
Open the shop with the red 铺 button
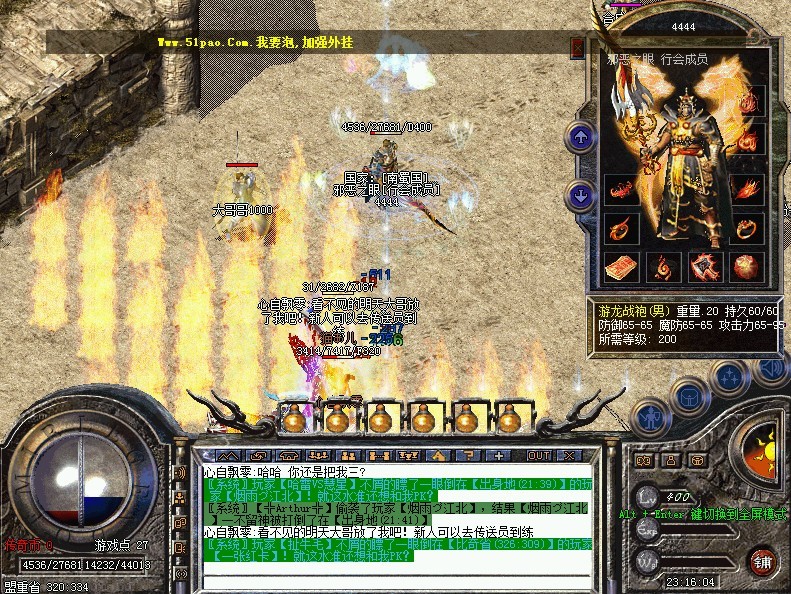pyautogui.click(x=761, y=561)
